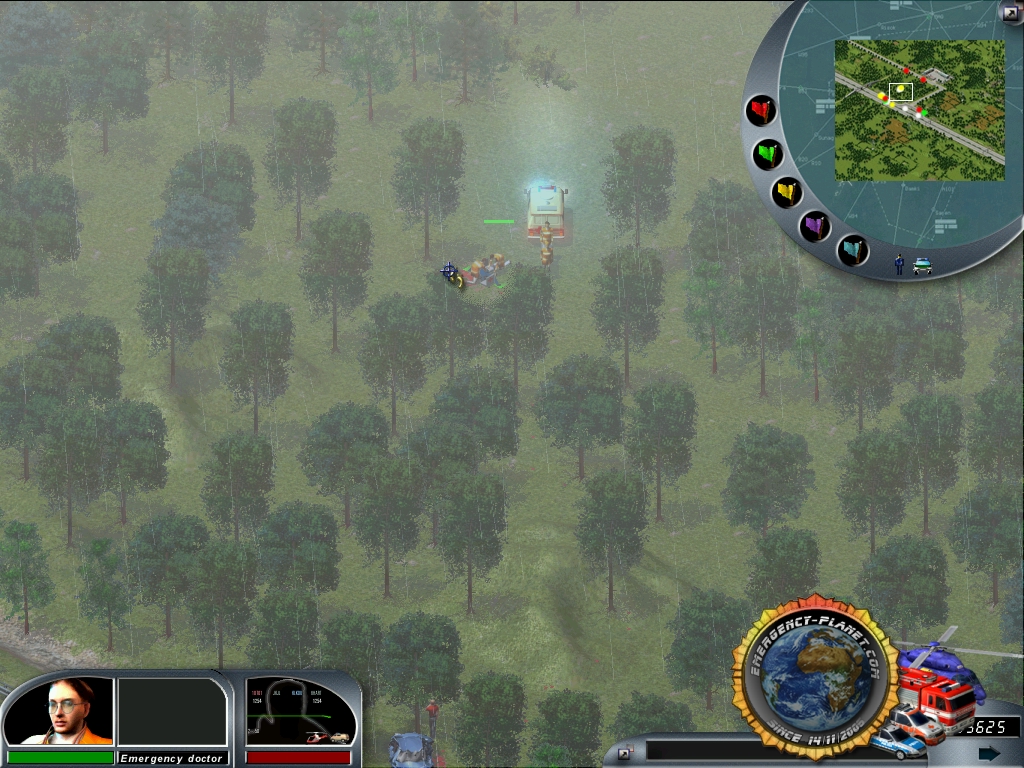This screenshot has height=768, width=1024.
Task: Select the Emergency doctor portrait
Action: [59, 711]
